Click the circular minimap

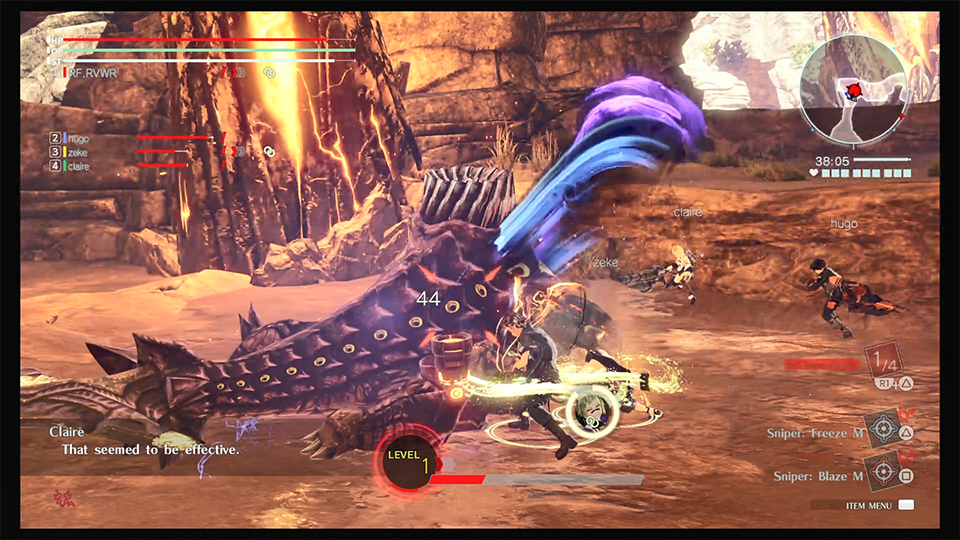pyautogui.click(x=853, y=93)
